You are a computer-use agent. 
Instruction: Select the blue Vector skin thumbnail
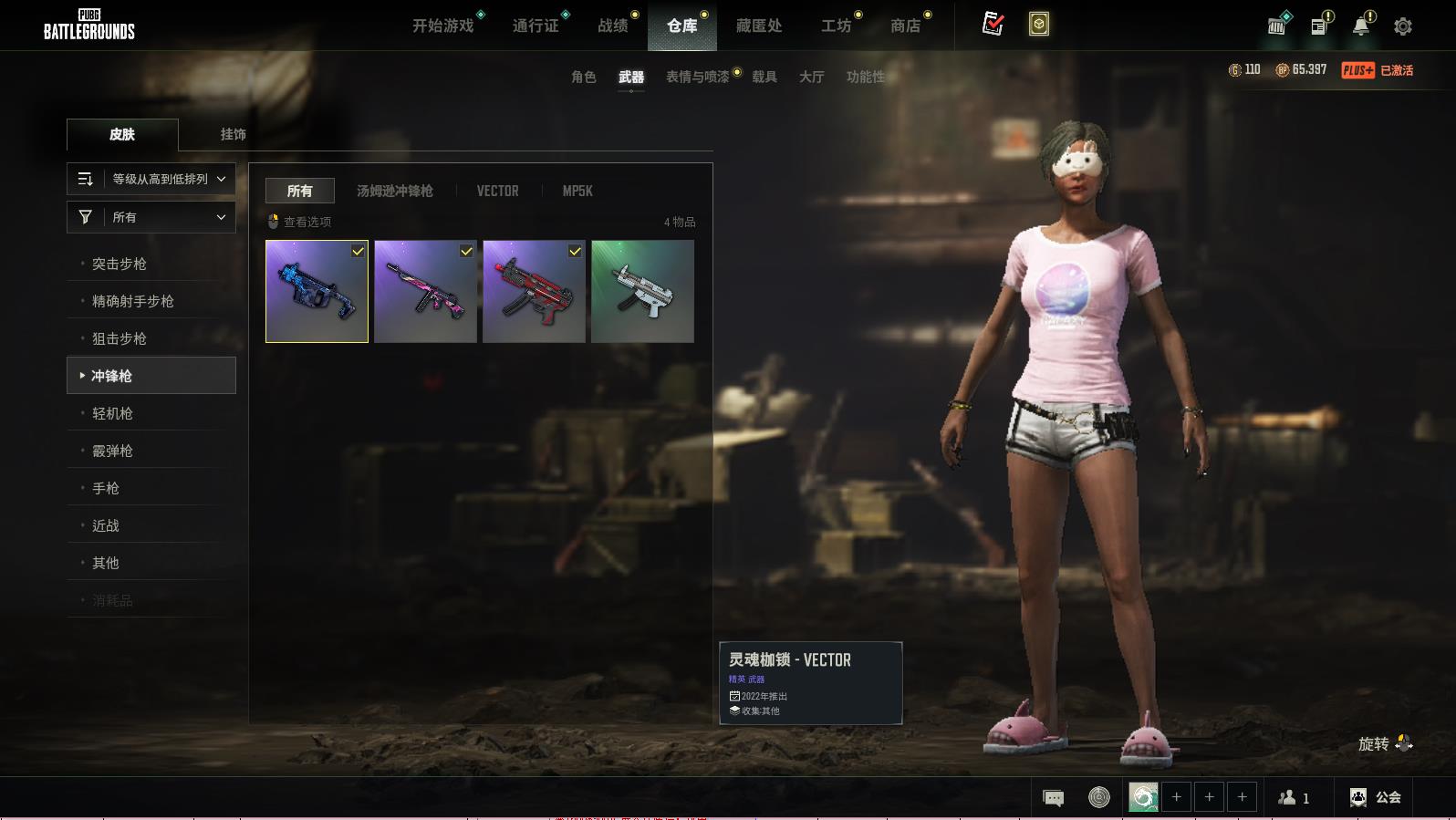tap(317, 292)
